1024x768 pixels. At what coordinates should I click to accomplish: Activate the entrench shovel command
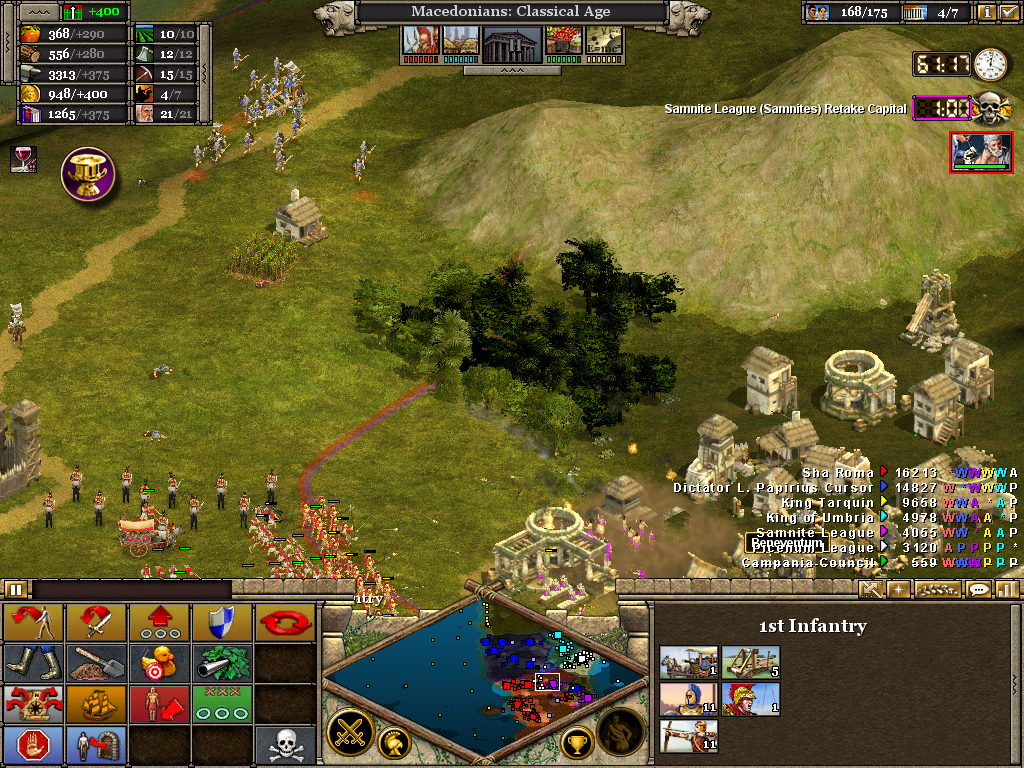click(x=96, y=661)
